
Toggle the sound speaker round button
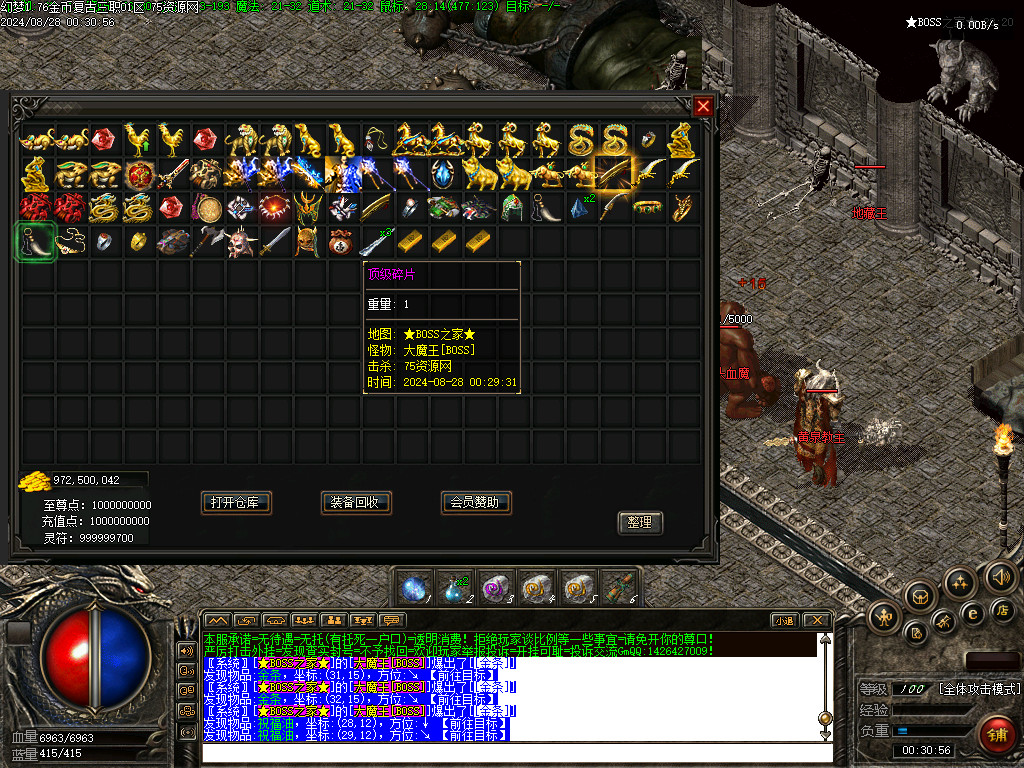pyautogui.click(x=1000, y=577)
